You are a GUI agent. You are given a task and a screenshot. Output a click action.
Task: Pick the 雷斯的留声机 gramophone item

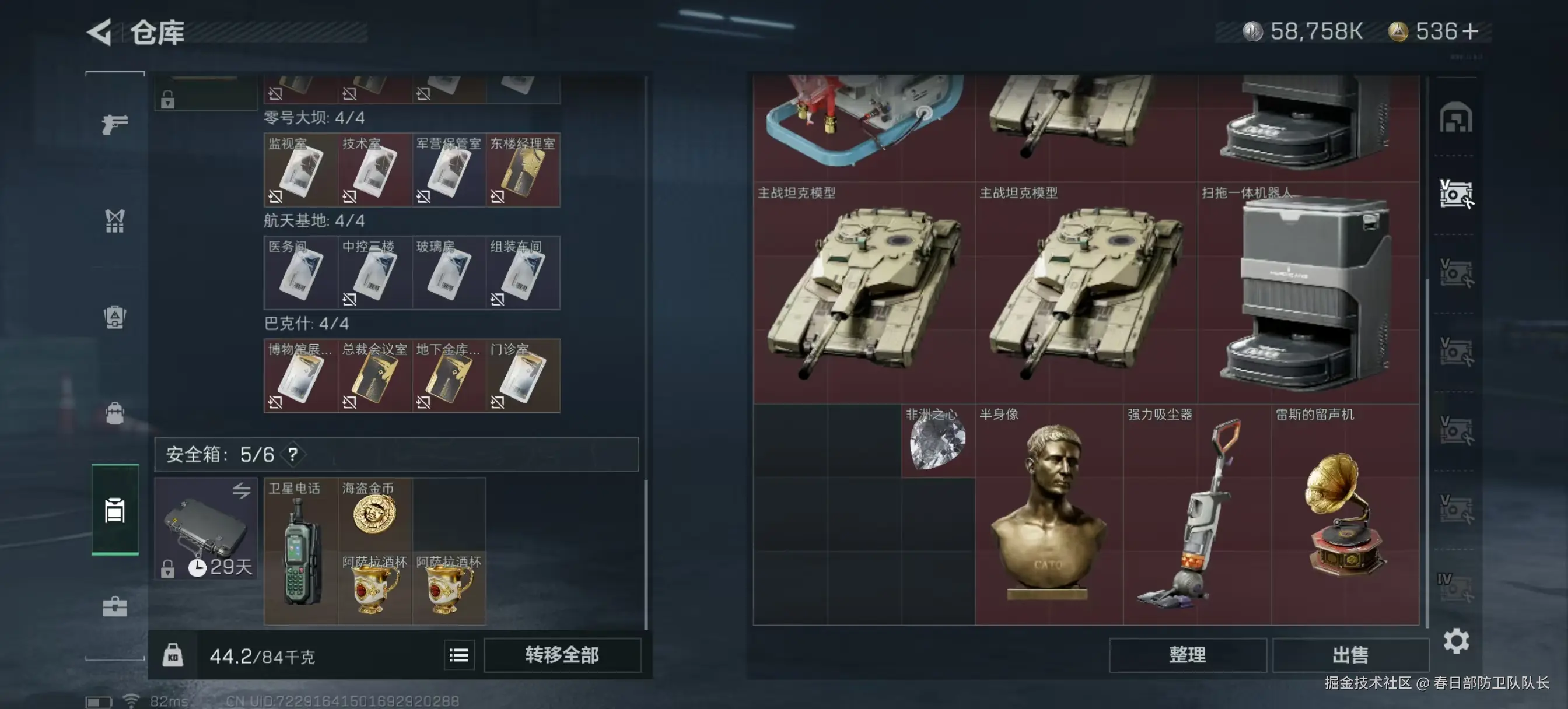pos(1345,514)
